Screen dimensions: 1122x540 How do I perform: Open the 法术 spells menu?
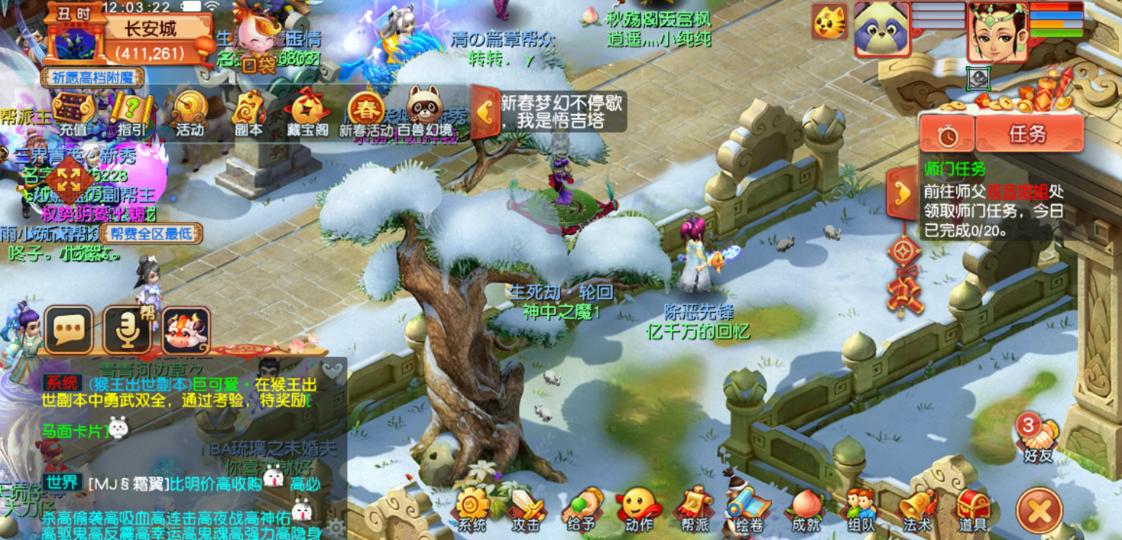point(916,508)
